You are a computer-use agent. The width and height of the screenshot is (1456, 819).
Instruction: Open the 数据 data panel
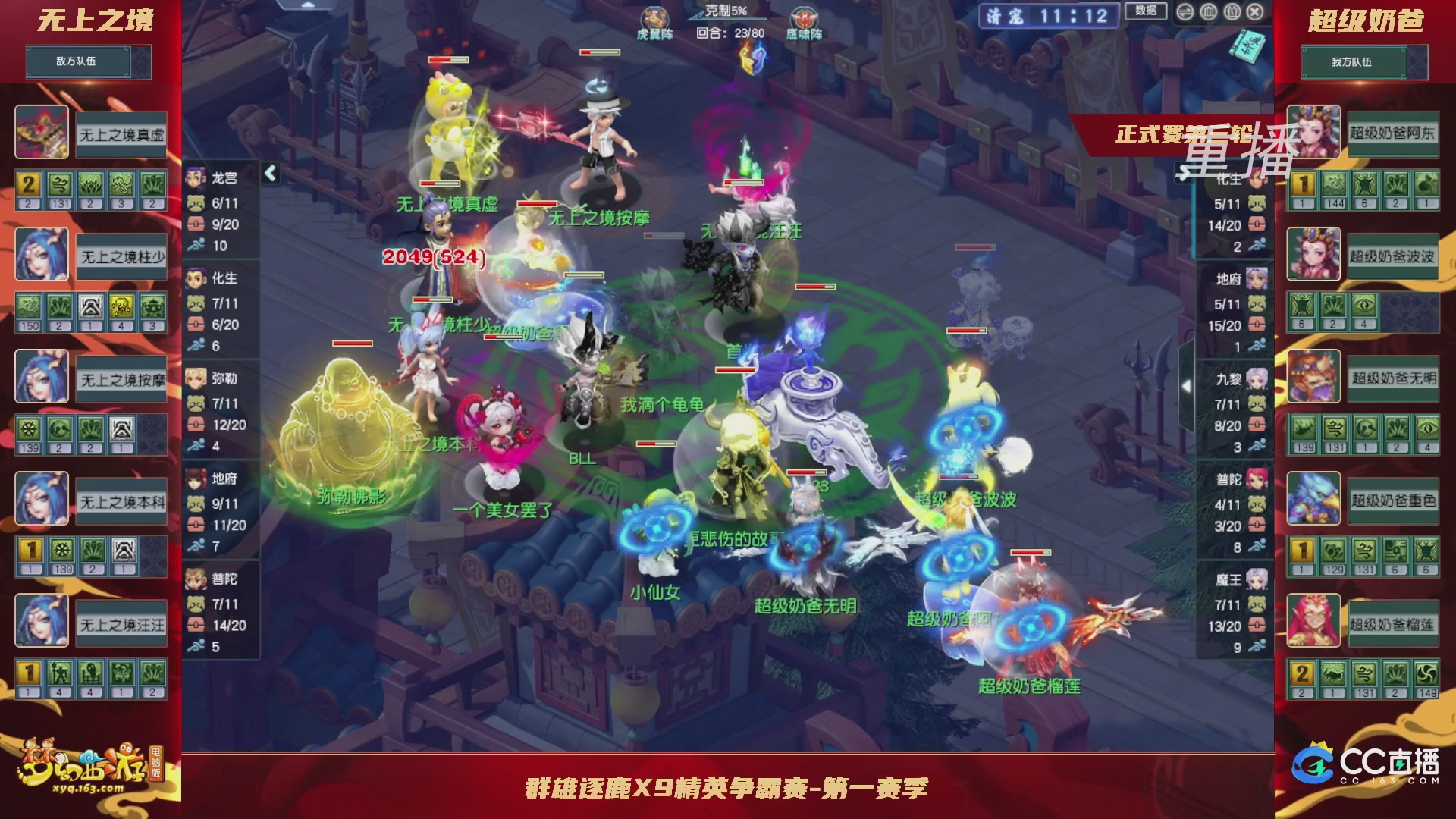coord(1145,9)
